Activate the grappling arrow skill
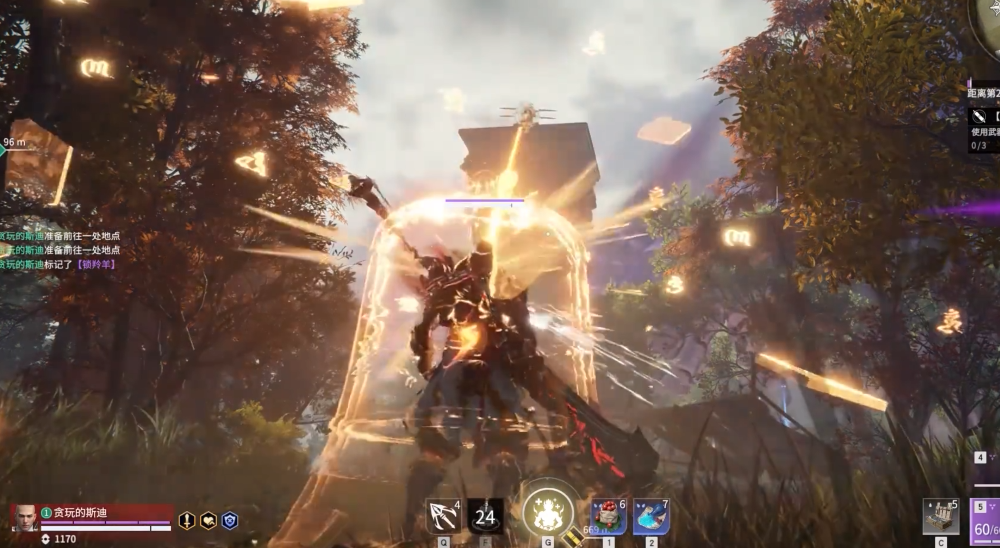This screenshot has width=1000, height=548. 441,516
